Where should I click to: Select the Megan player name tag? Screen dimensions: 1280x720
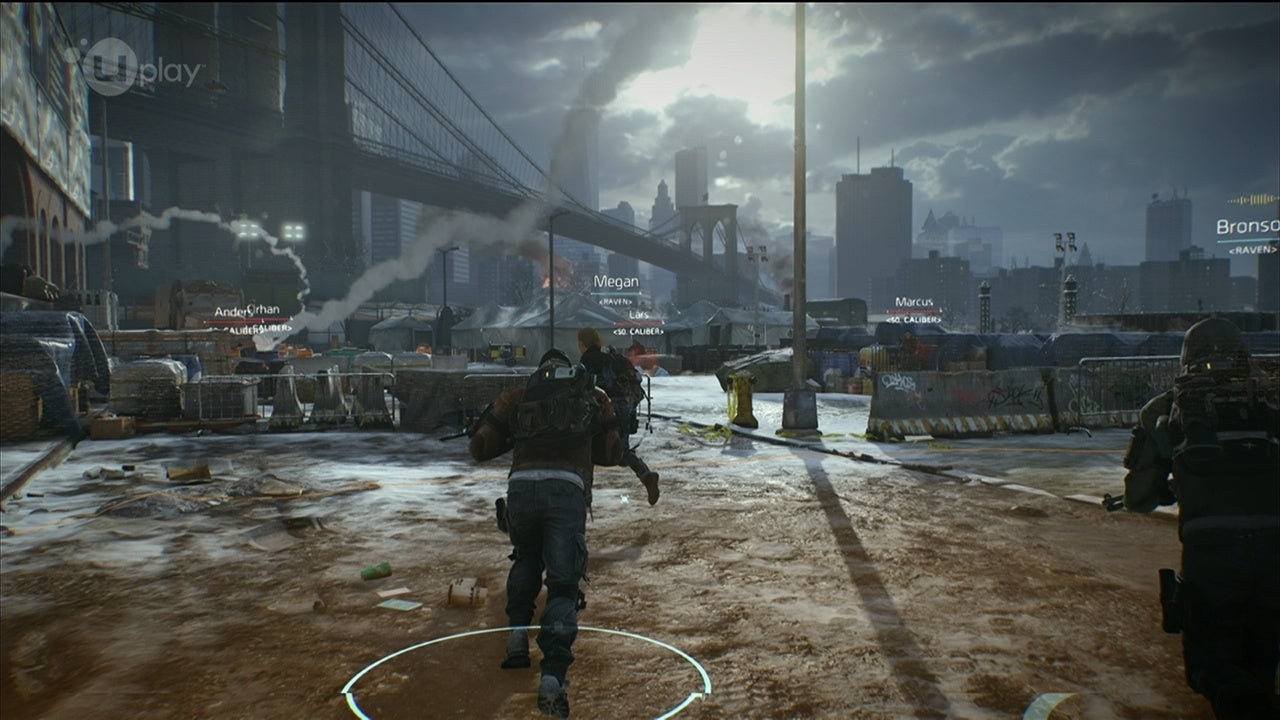(x=616, y=283)
